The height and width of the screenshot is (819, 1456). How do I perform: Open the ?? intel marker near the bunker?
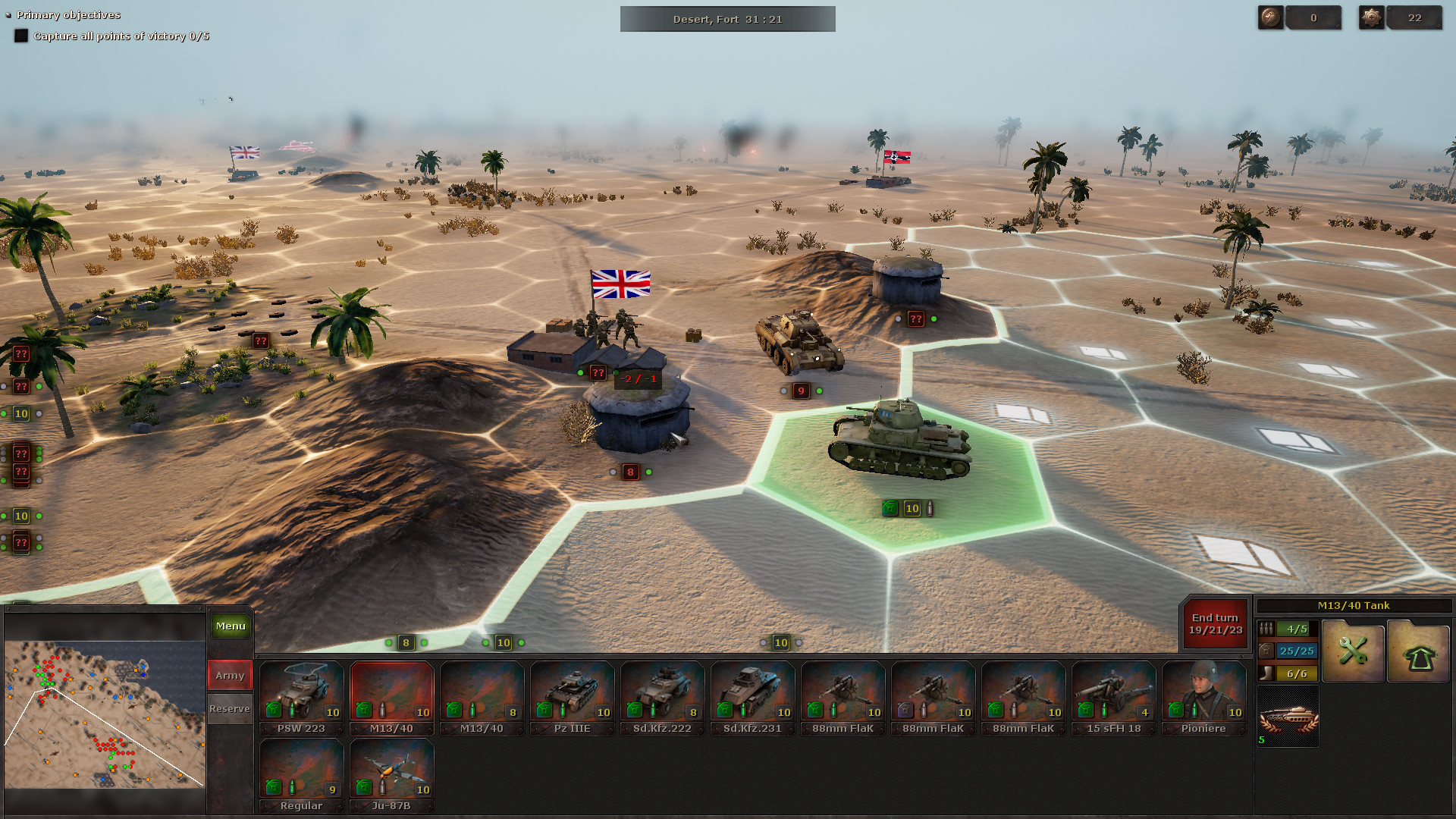click(x=599, y=372)
